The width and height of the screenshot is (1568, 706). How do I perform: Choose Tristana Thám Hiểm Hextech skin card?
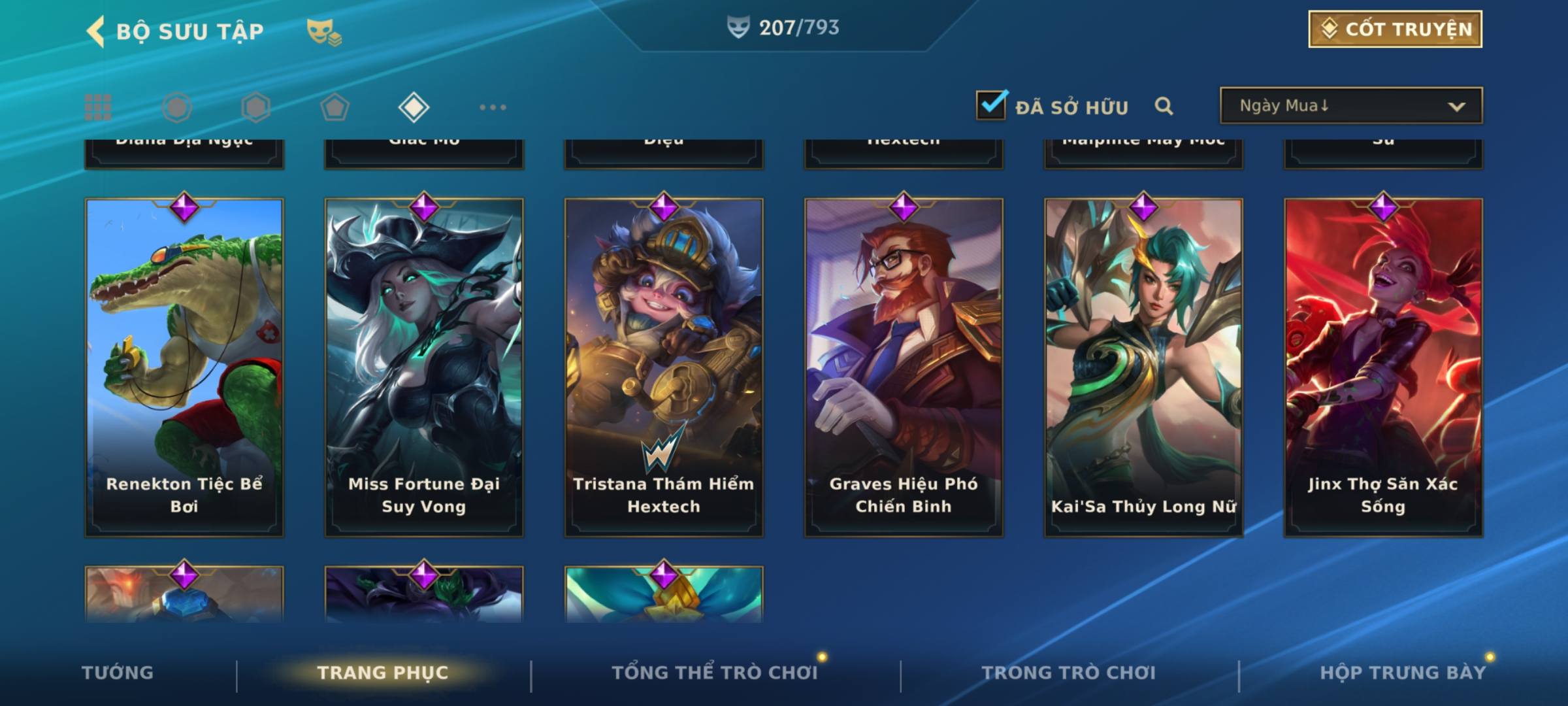664,366
